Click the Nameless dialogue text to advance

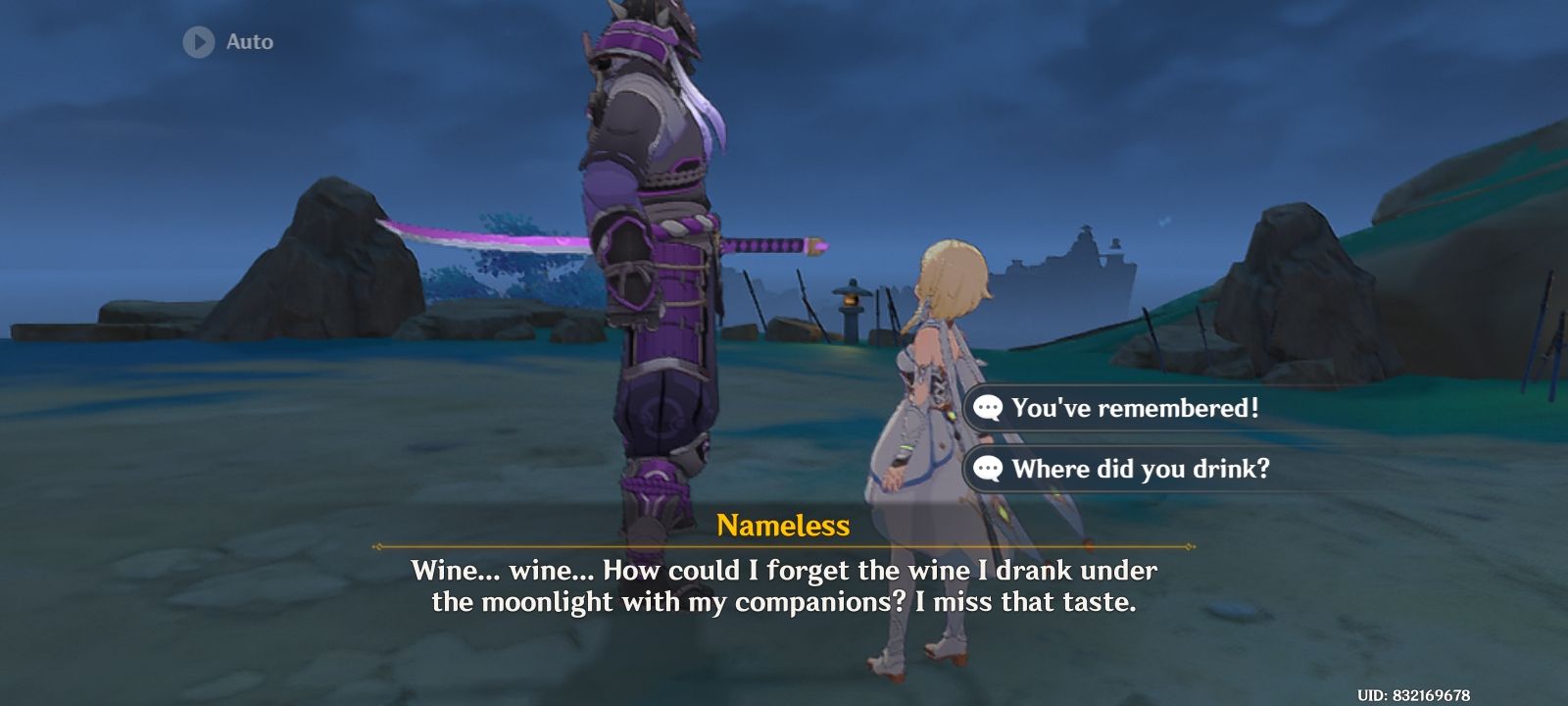[x=782, y=585]
